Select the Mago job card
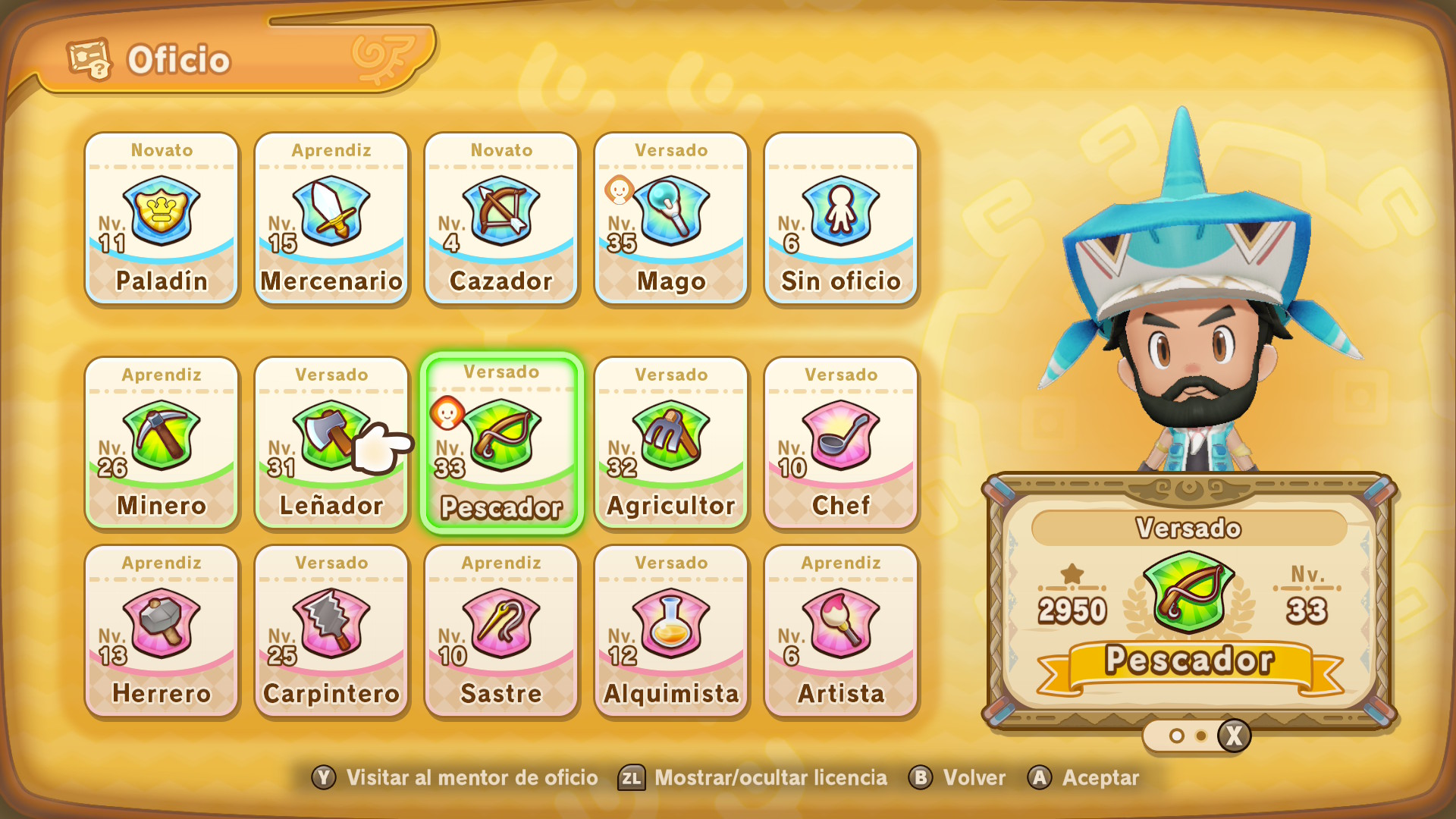The image size is (1456, 819). (671, 218)
